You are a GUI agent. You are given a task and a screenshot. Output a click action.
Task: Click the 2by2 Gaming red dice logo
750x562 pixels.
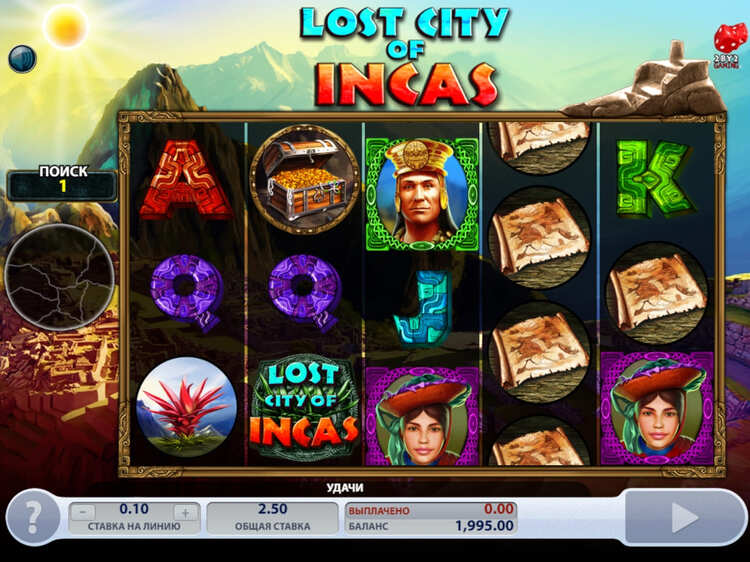coord(724,41)
